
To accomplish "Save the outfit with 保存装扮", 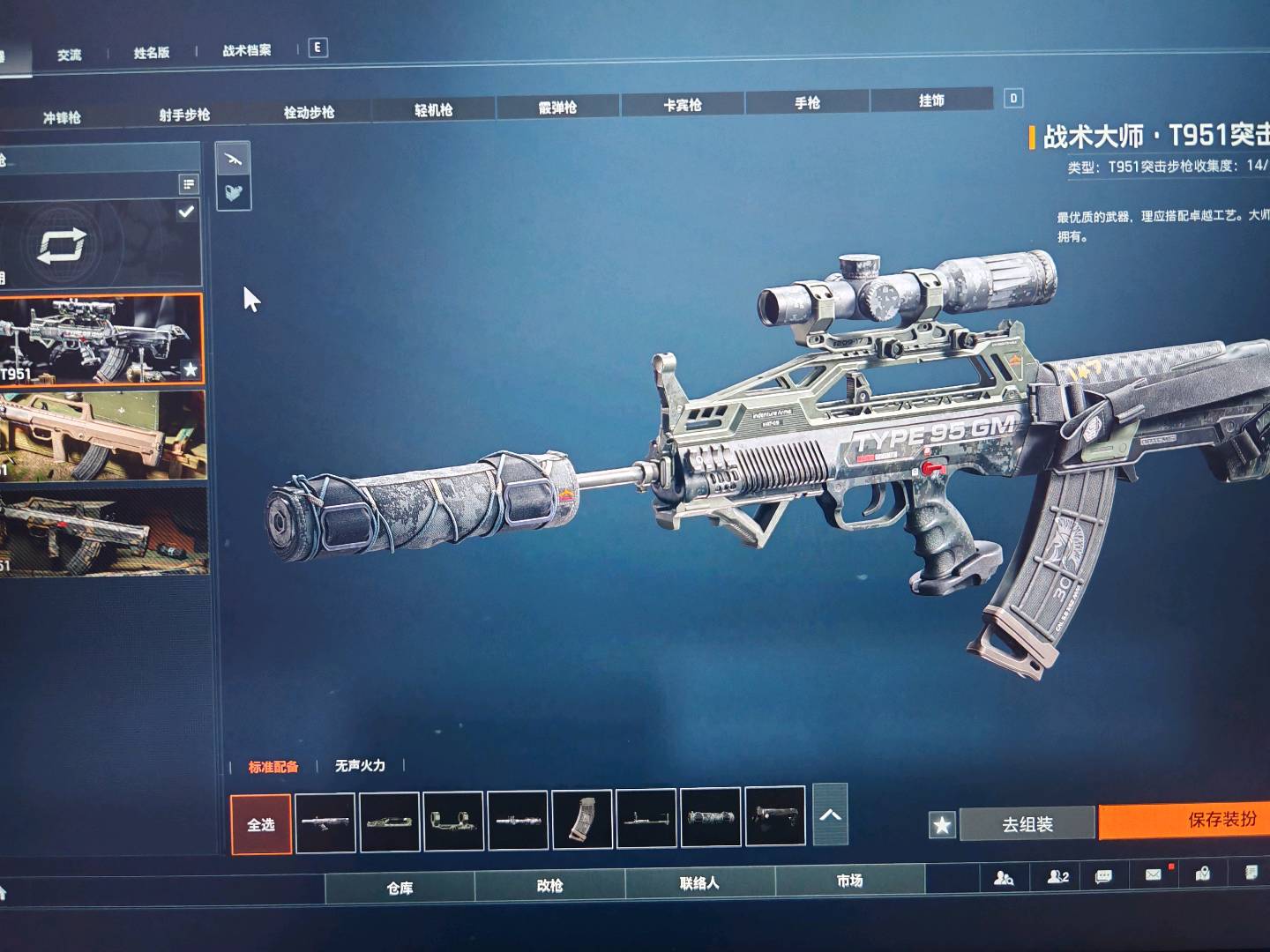I will [1221, 820].
